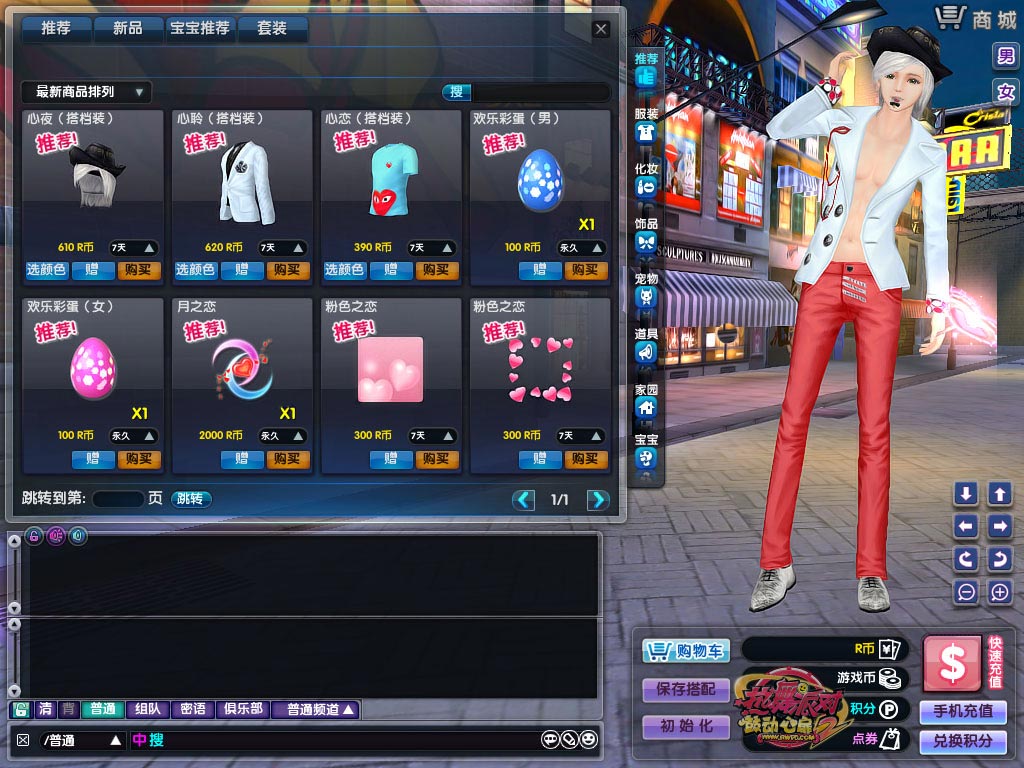Save the outfit with 保存搭配
The height and width of the screenshot is (768, 1024).
686,689
